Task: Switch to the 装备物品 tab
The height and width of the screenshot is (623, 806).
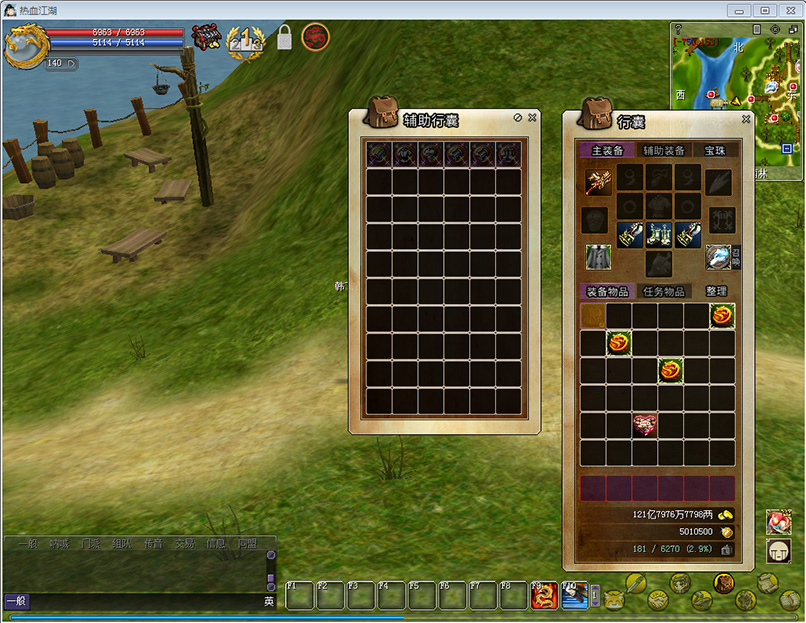Action: pyautogui.click(x=607, y=291)
